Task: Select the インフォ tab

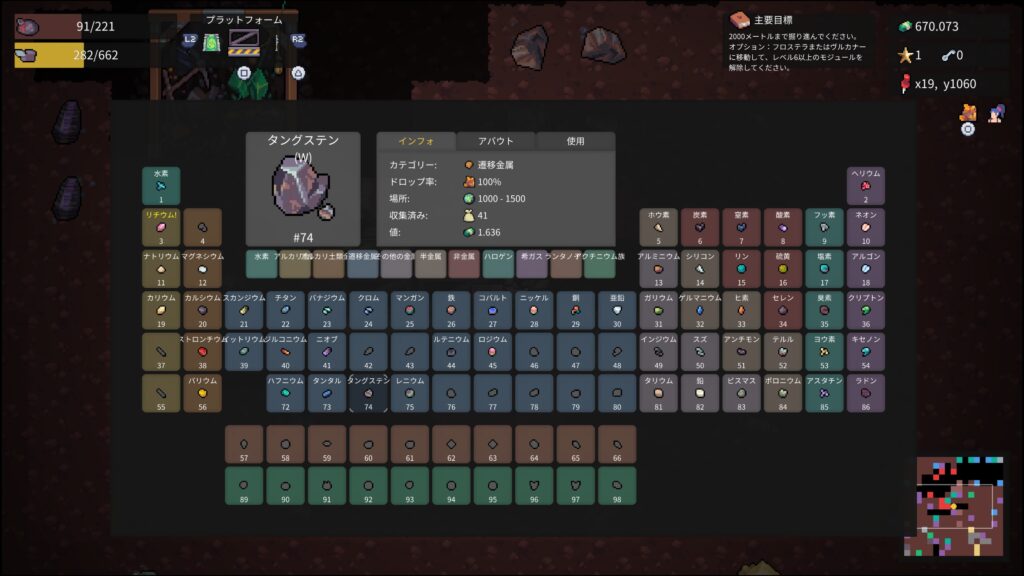Action: coord(415,141)
